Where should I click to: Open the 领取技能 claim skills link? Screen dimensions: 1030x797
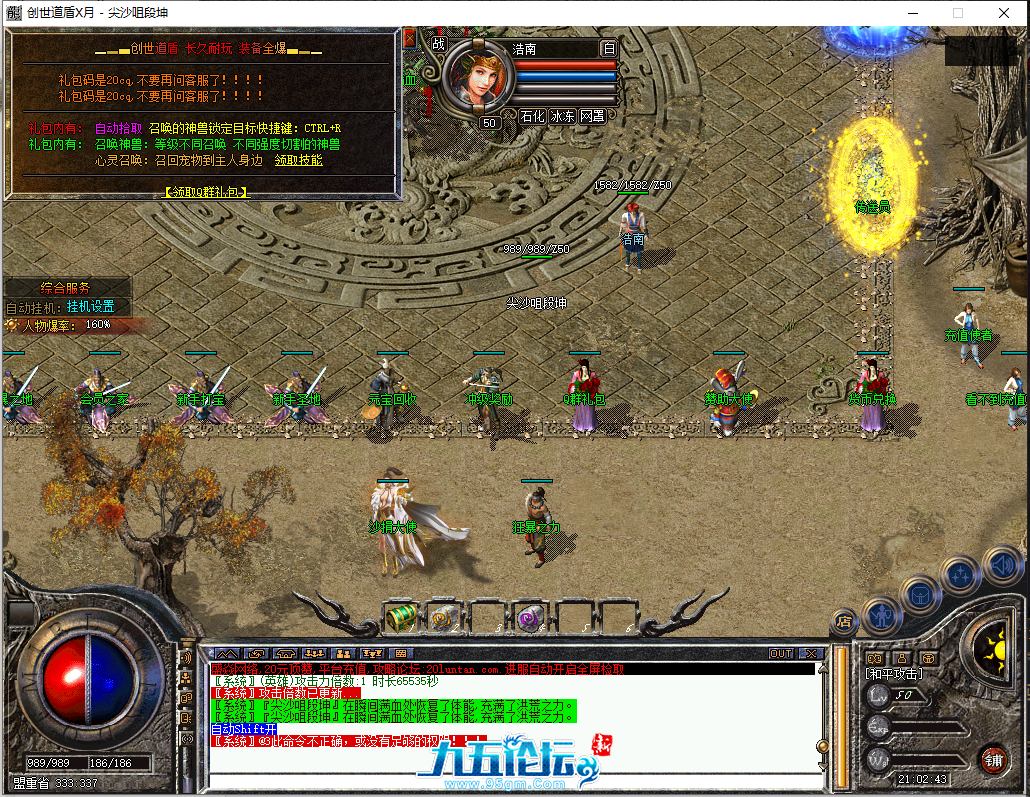298,160
